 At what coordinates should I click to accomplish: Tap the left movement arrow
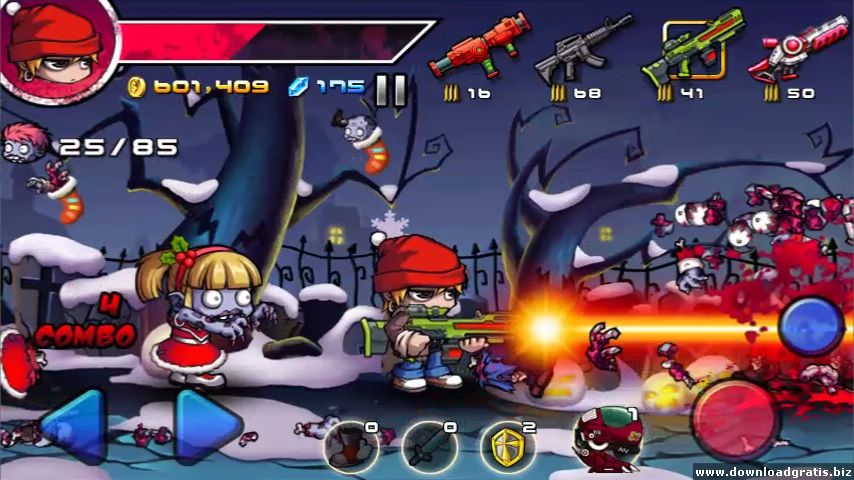click(72, 424)
